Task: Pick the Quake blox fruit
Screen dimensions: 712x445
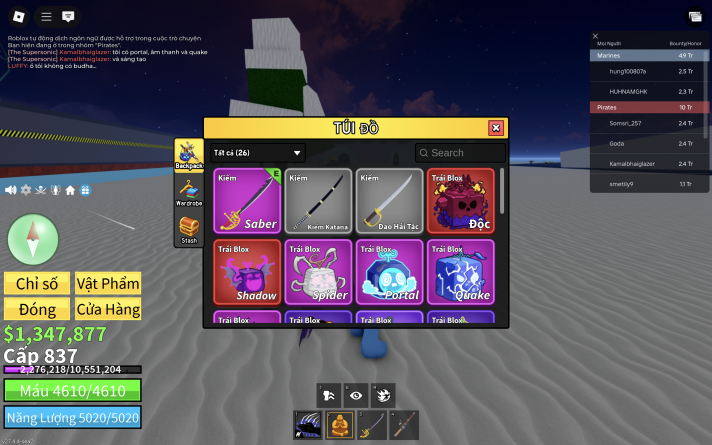Action: pos(462,272)
